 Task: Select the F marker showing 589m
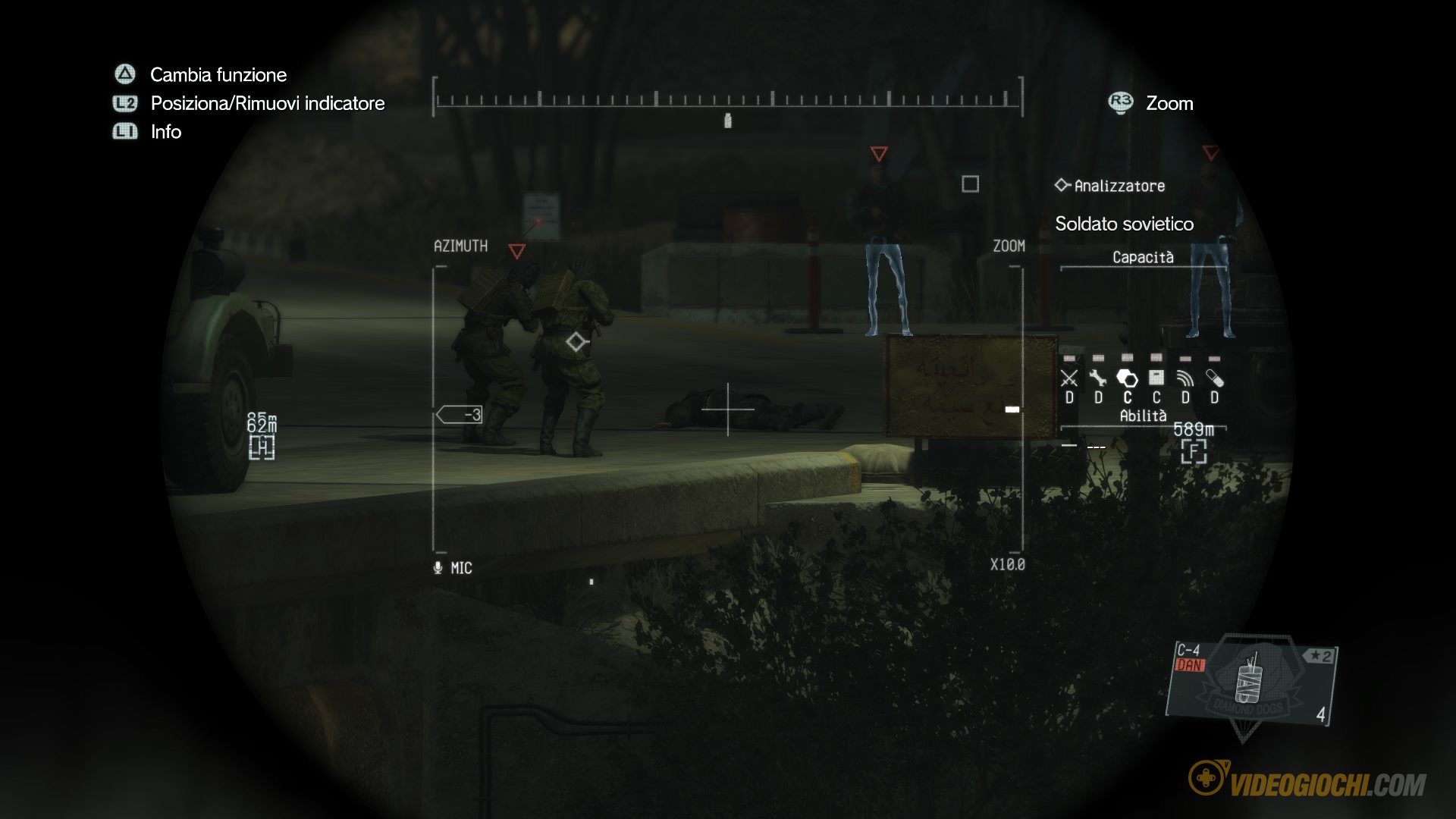pyautogui.click(x=1194, y=452)
